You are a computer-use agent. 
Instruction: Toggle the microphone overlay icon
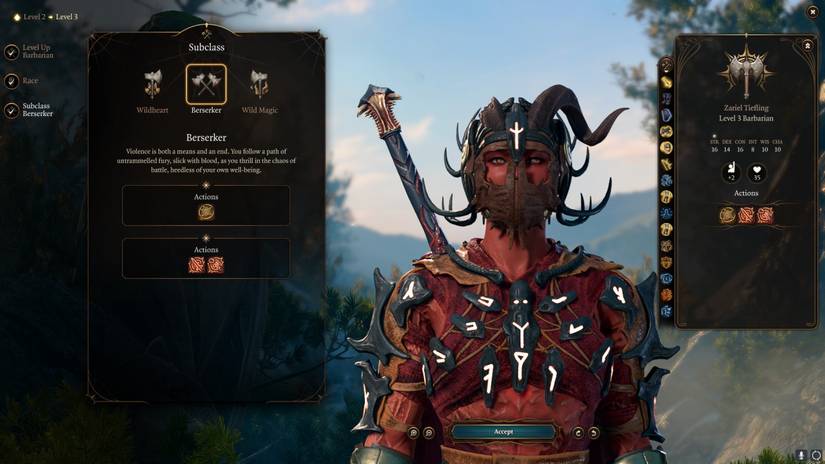802,455
